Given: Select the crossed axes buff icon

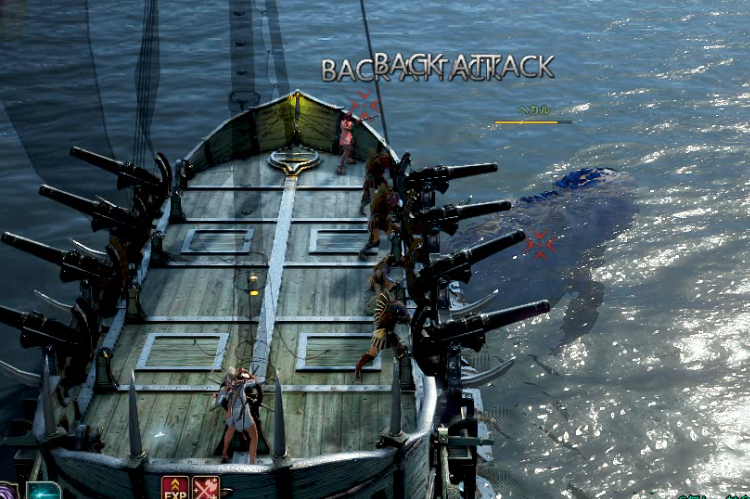Looking at the screenshot, I should [206, 488].
